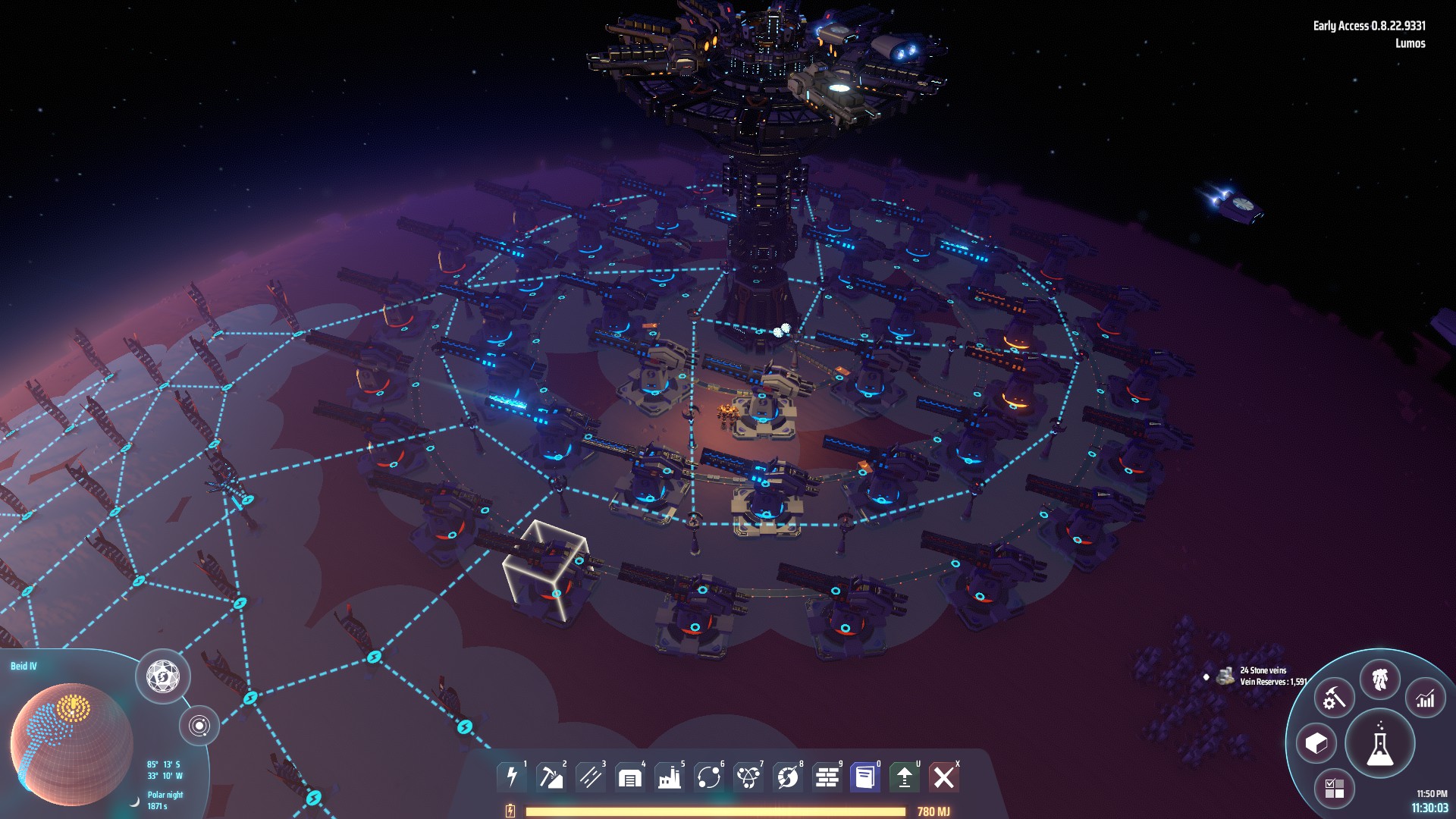Show the production statistics chart panel
1456x819 pixels.
click(x=1426, y=698)
